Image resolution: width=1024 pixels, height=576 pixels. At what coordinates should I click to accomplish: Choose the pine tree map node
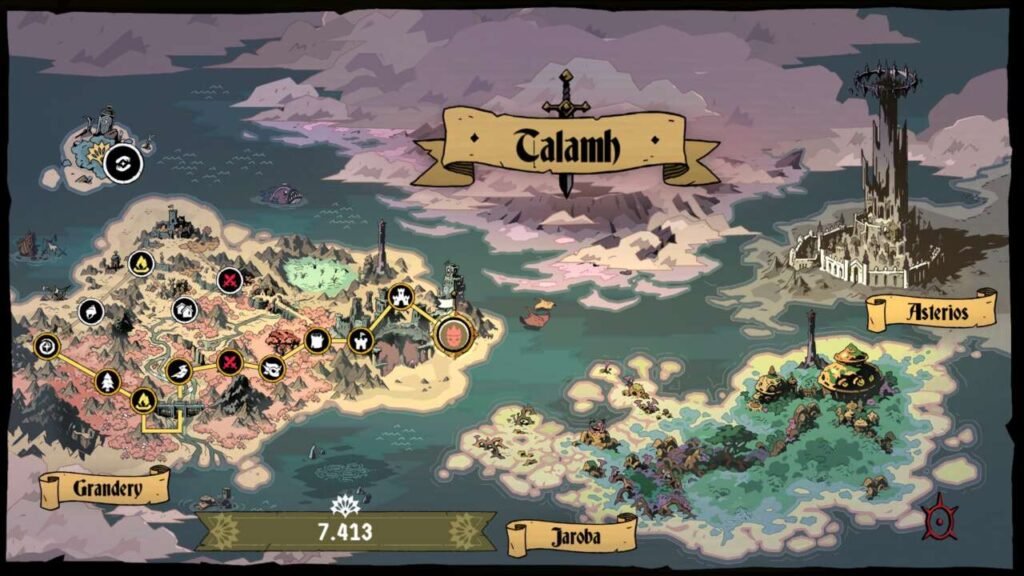[107, 381]
